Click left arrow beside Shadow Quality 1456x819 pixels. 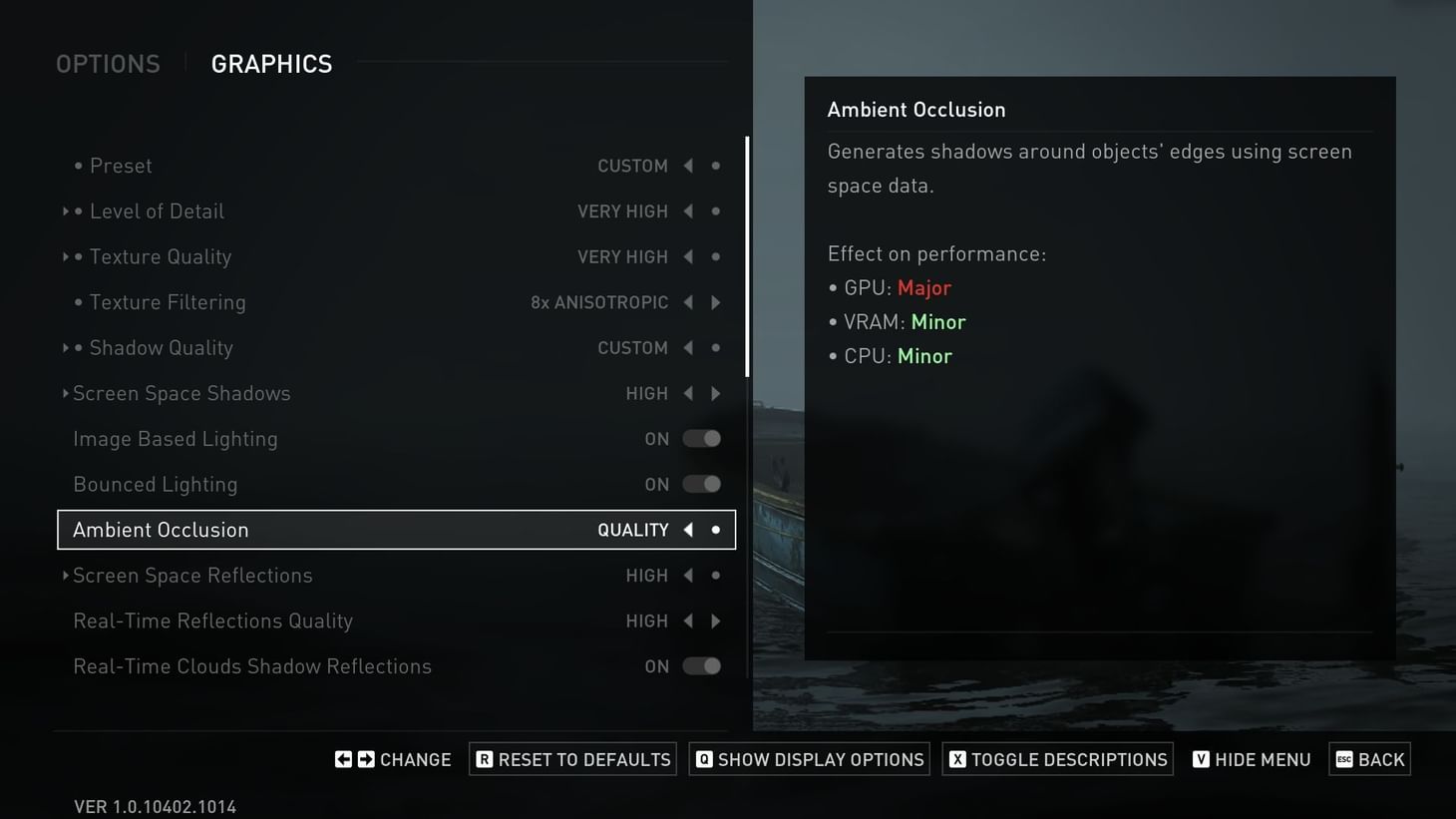[688, 347]
